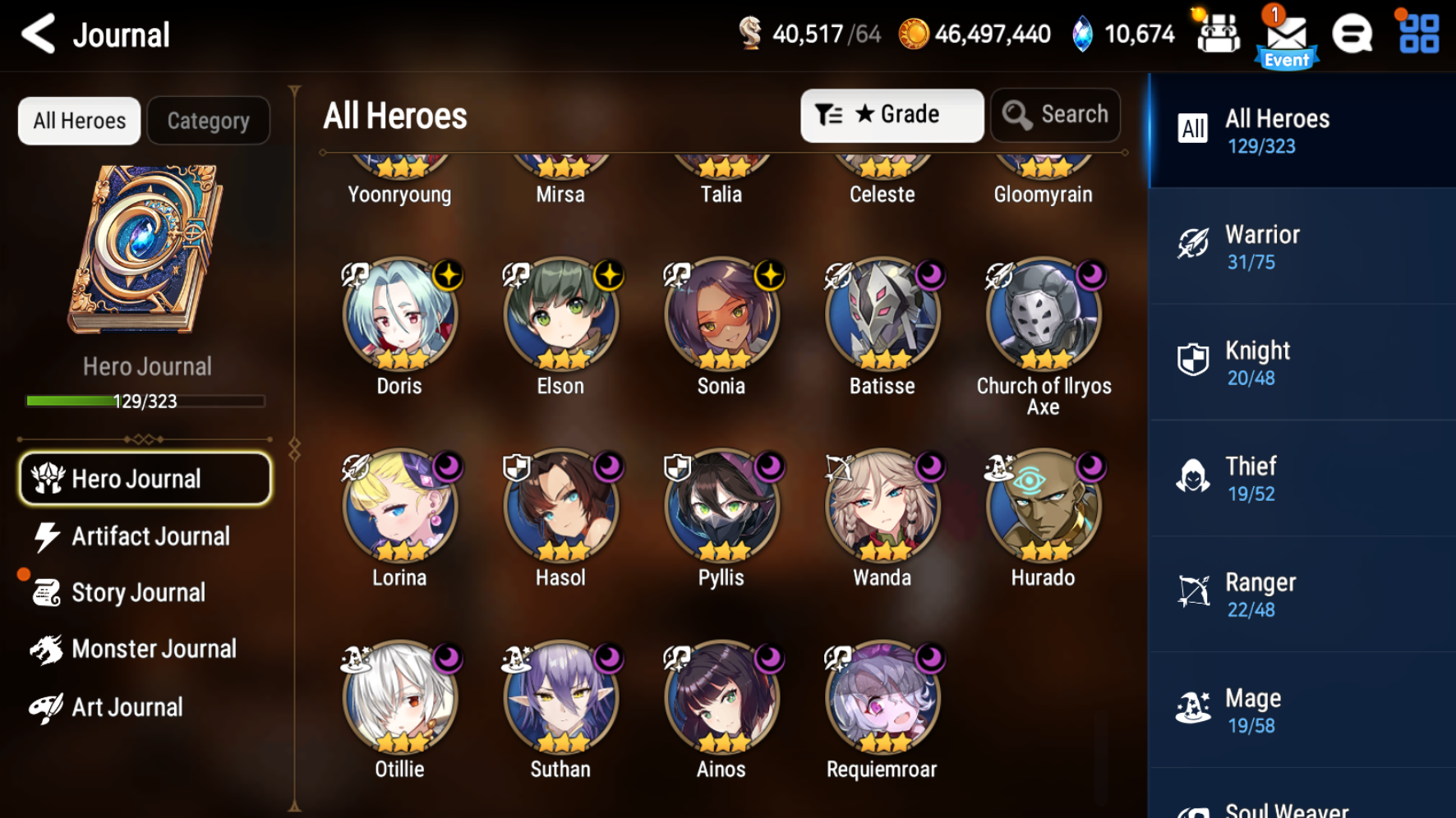The width and height of the screenshot is (1456, 818).
Task: Select the All Heroes tab
Action: point(79,122)
